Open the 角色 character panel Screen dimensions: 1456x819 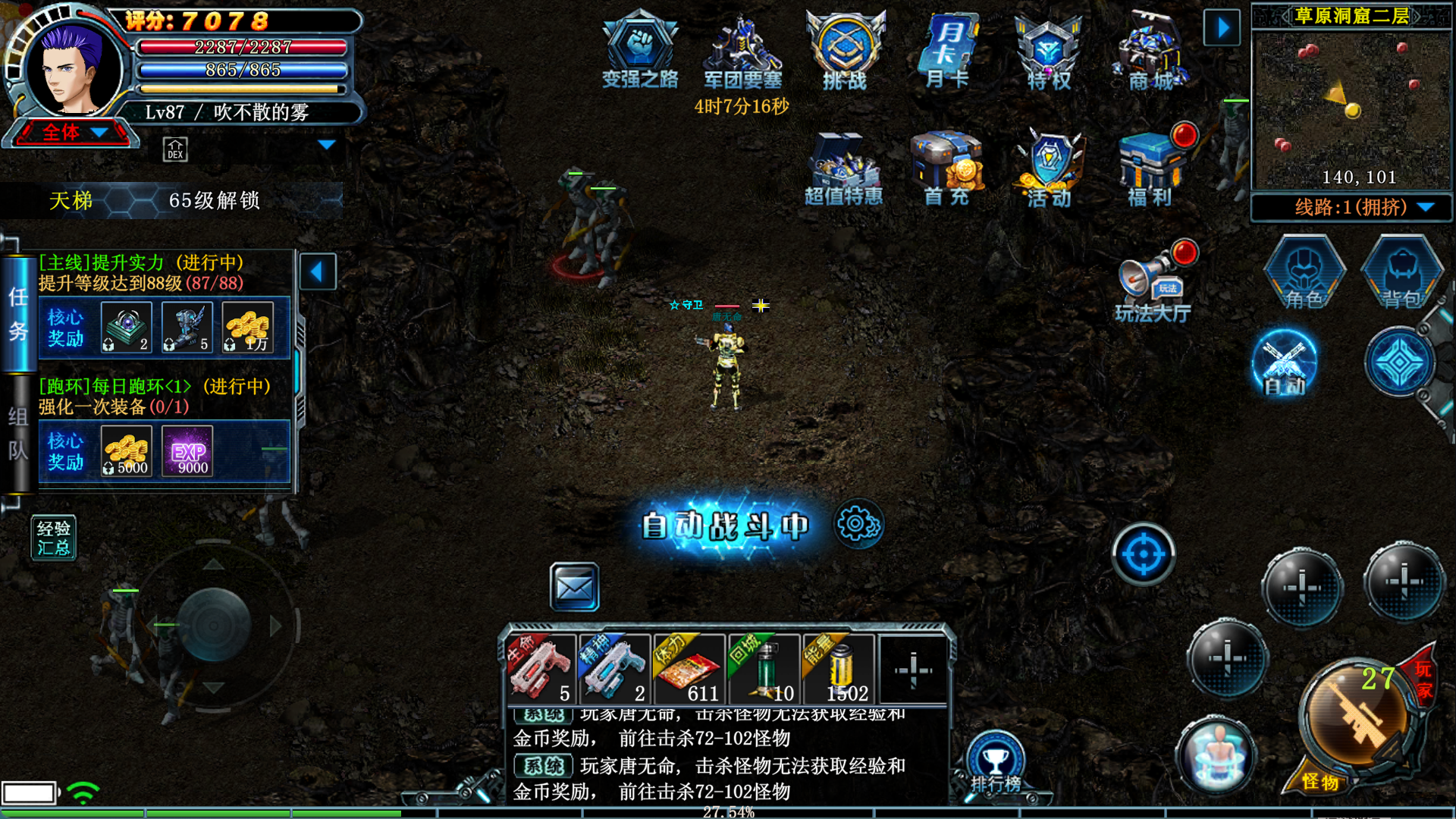[x=1304, y=273]
